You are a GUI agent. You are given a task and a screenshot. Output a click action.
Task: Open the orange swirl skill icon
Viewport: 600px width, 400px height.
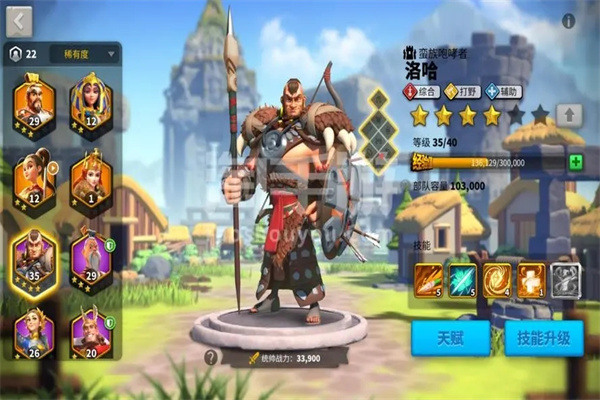pyautogui.click(x=497, y=278)
